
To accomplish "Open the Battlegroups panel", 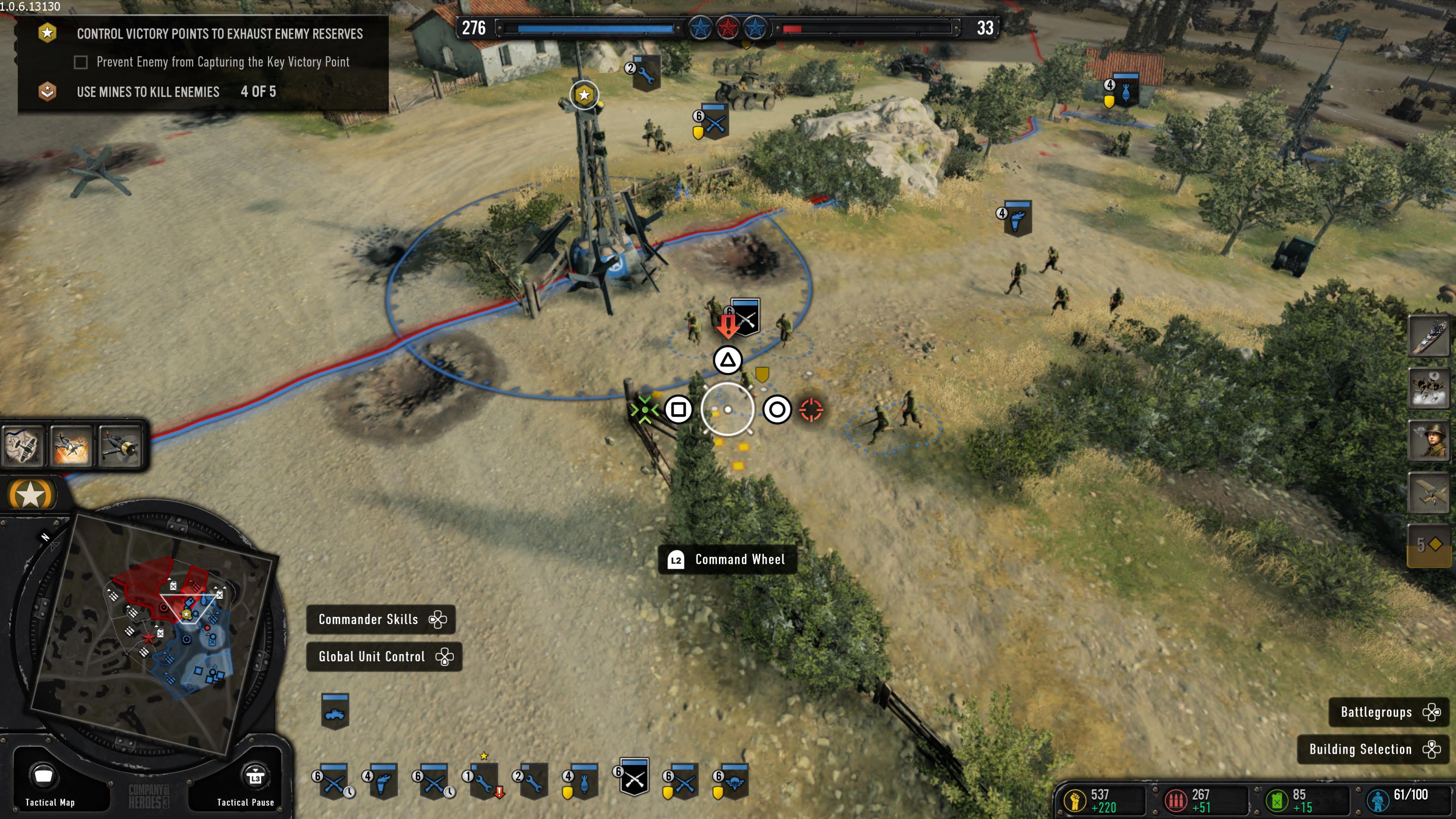I will (x=1388, y=712).
